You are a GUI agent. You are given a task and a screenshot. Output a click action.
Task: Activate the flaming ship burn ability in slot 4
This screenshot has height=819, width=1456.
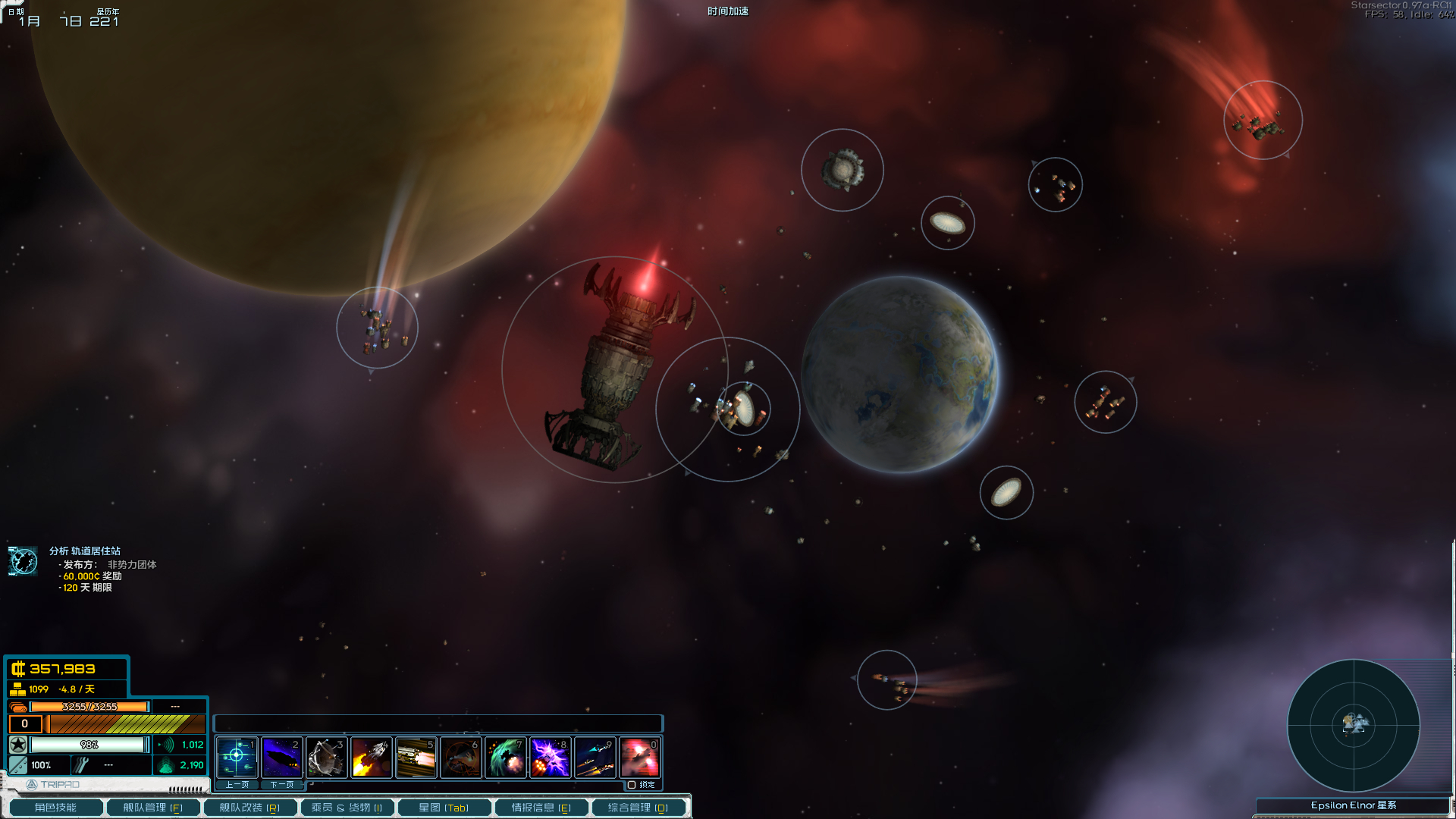tap(371, 757)
